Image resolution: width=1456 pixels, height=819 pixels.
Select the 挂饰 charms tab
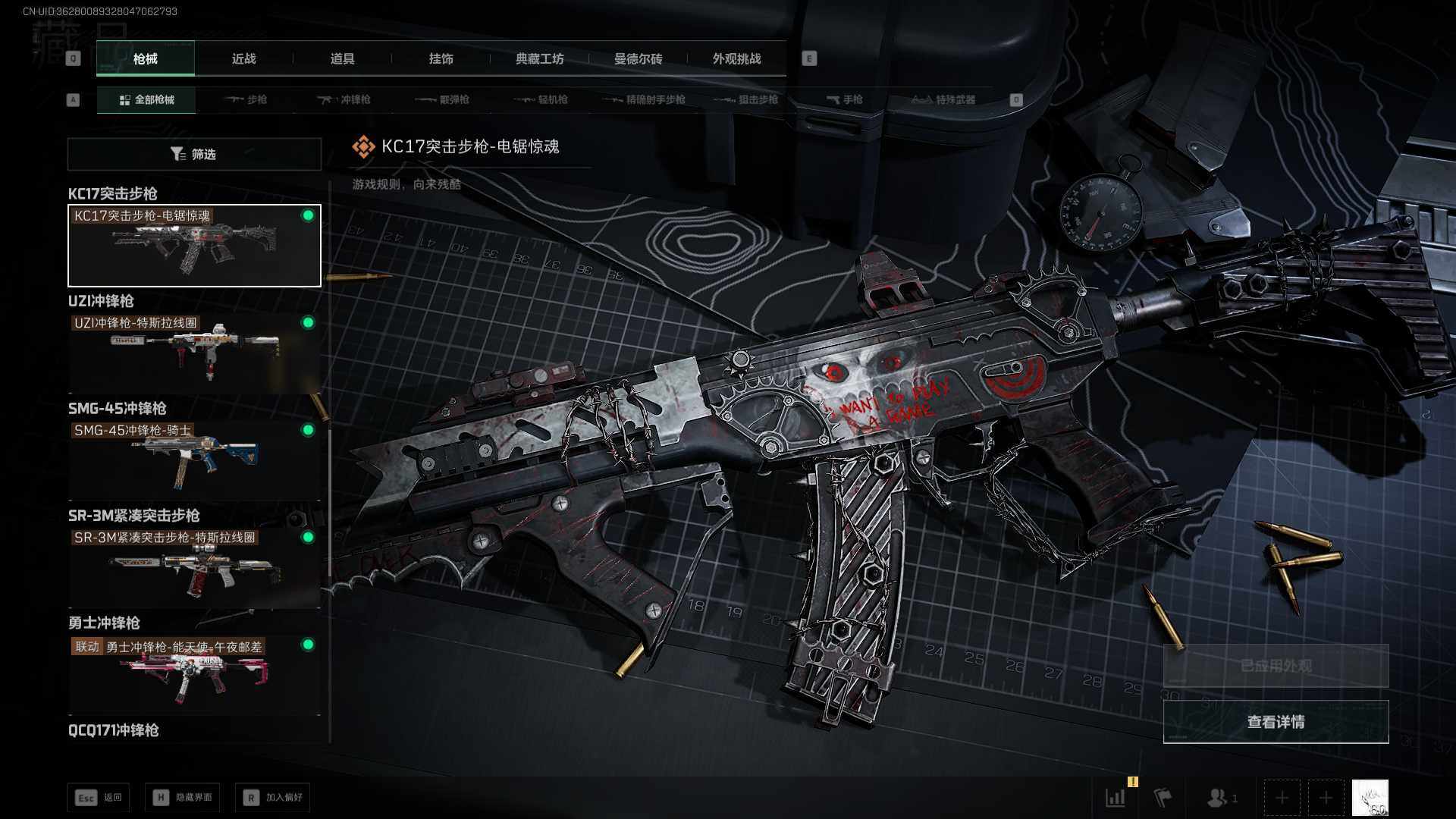(x=441, y=59)
